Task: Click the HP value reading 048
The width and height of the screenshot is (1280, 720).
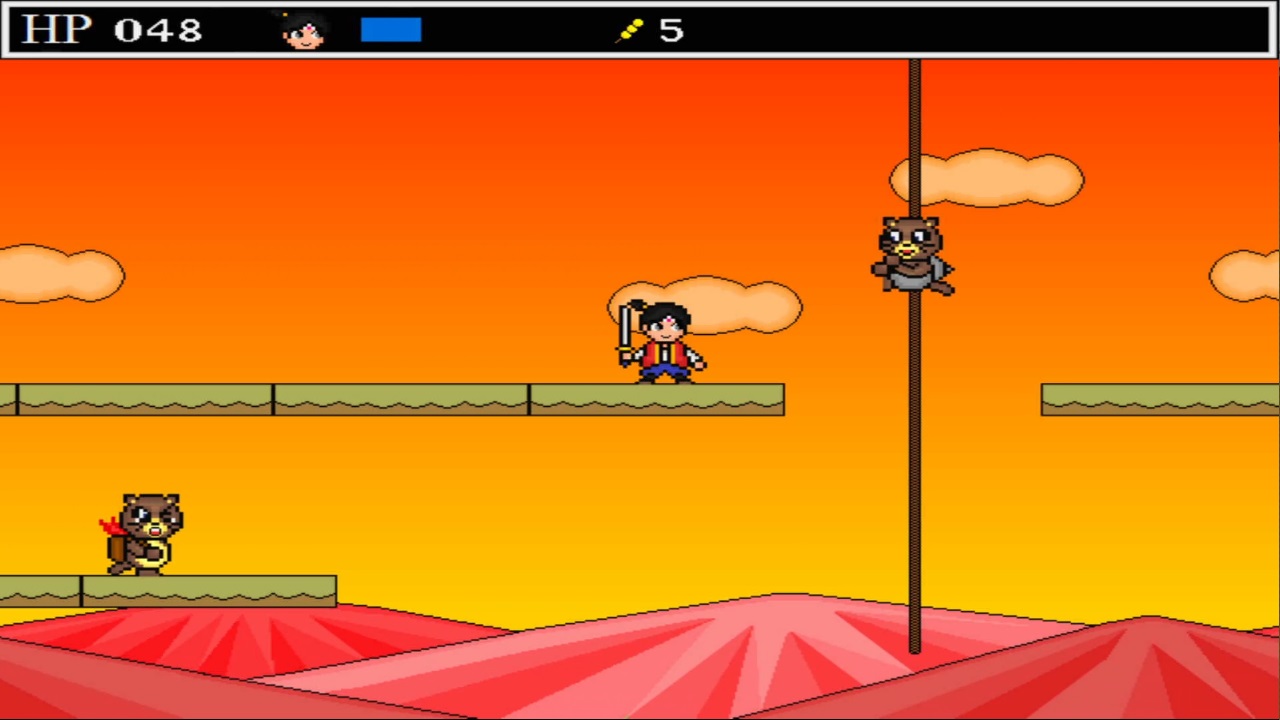Action: [x=158, y=30]
